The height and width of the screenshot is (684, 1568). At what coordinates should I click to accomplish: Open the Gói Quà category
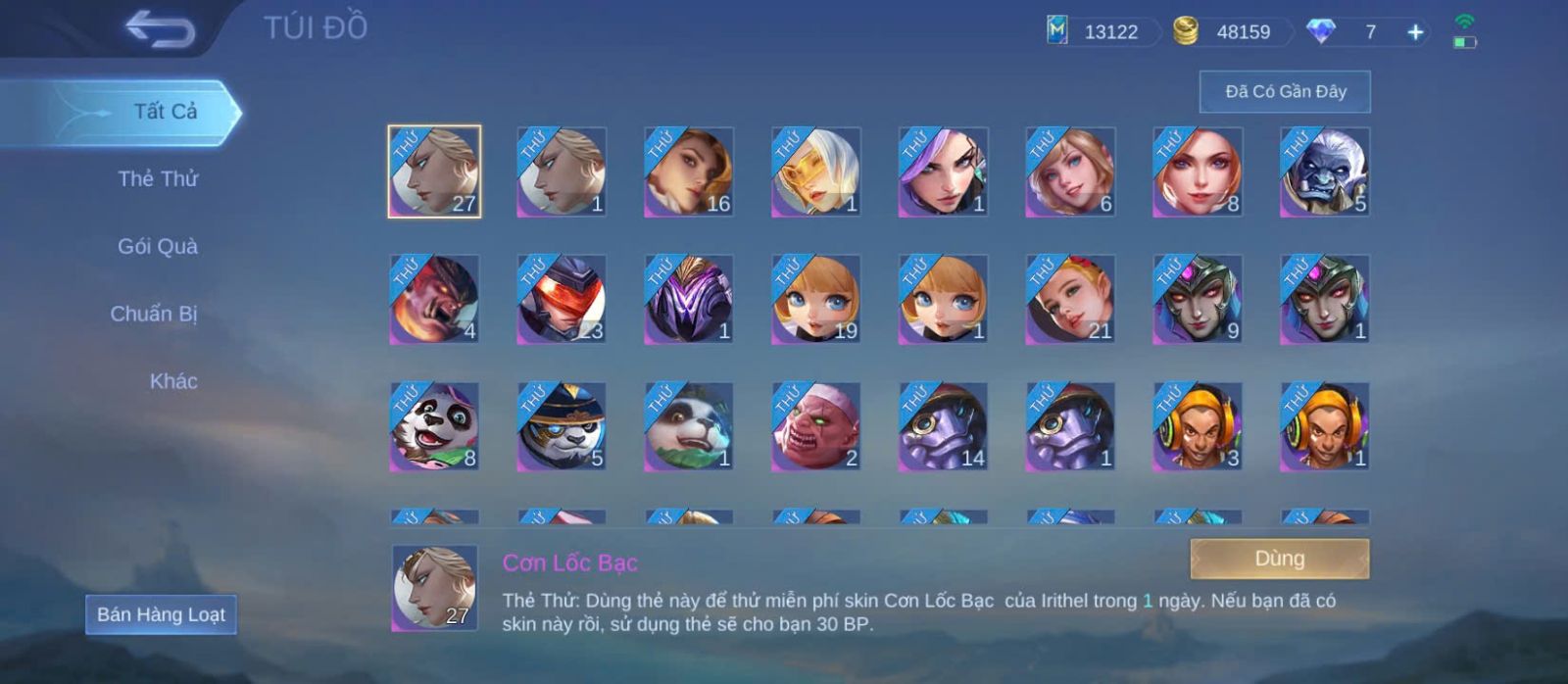tap(158, 246)
